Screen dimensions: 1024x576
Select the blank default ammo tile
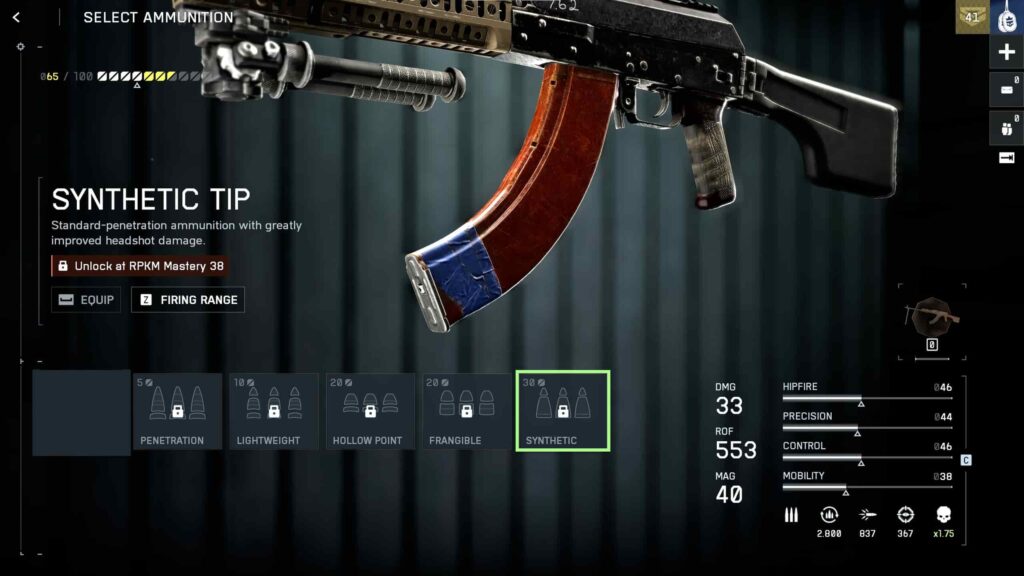pyautogui.click(x=81, y=412)
